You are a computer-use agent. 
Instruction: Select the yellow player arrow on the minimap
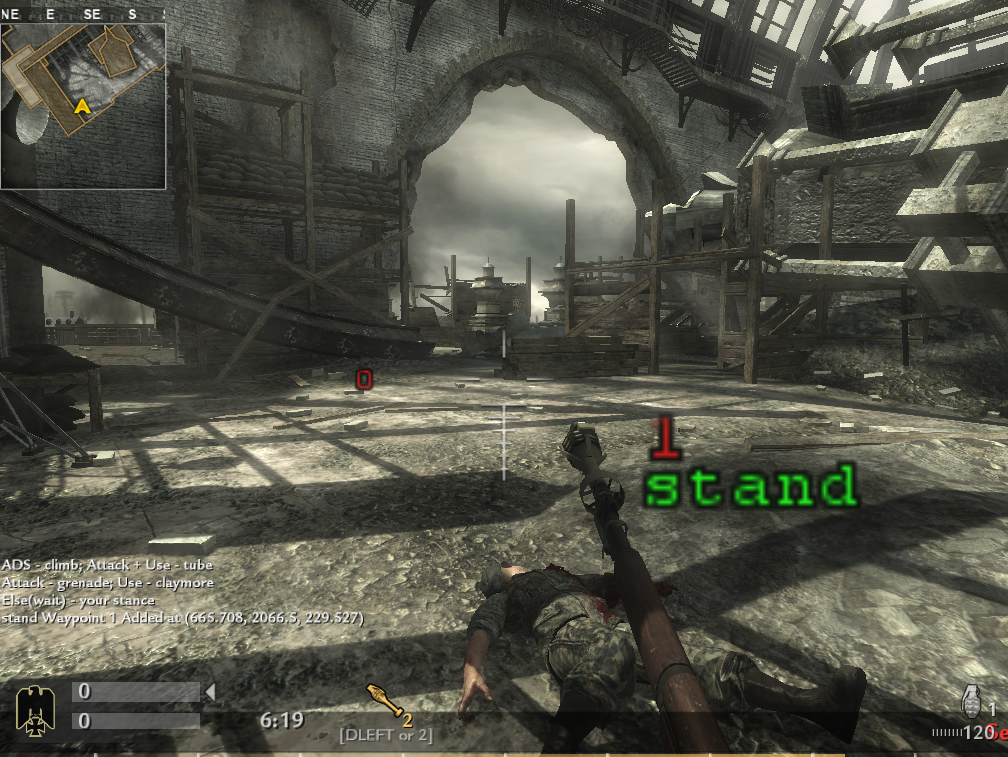pos(82,105)
